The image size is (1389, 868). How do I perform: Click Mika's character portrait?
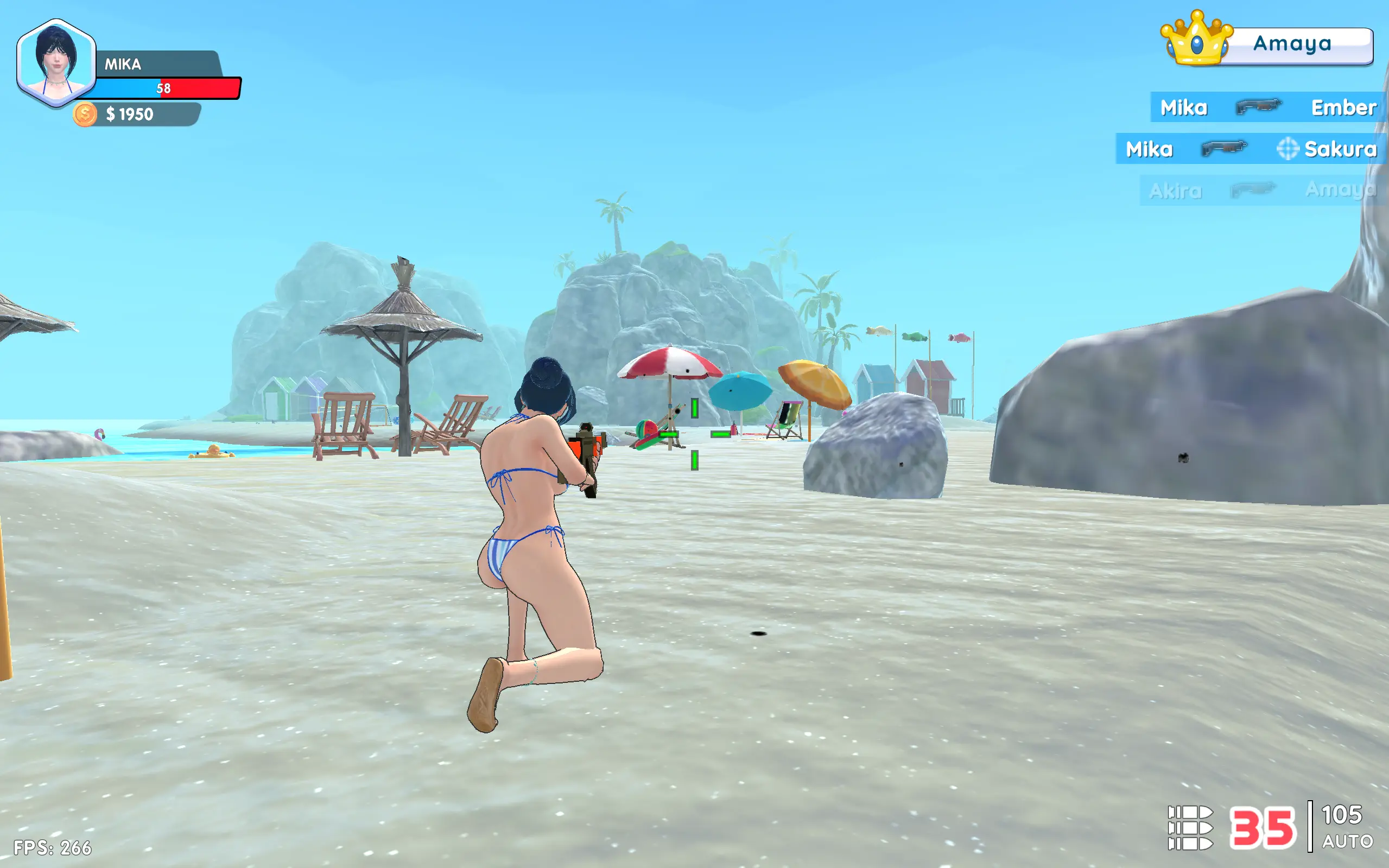click(x=56, y=62)
